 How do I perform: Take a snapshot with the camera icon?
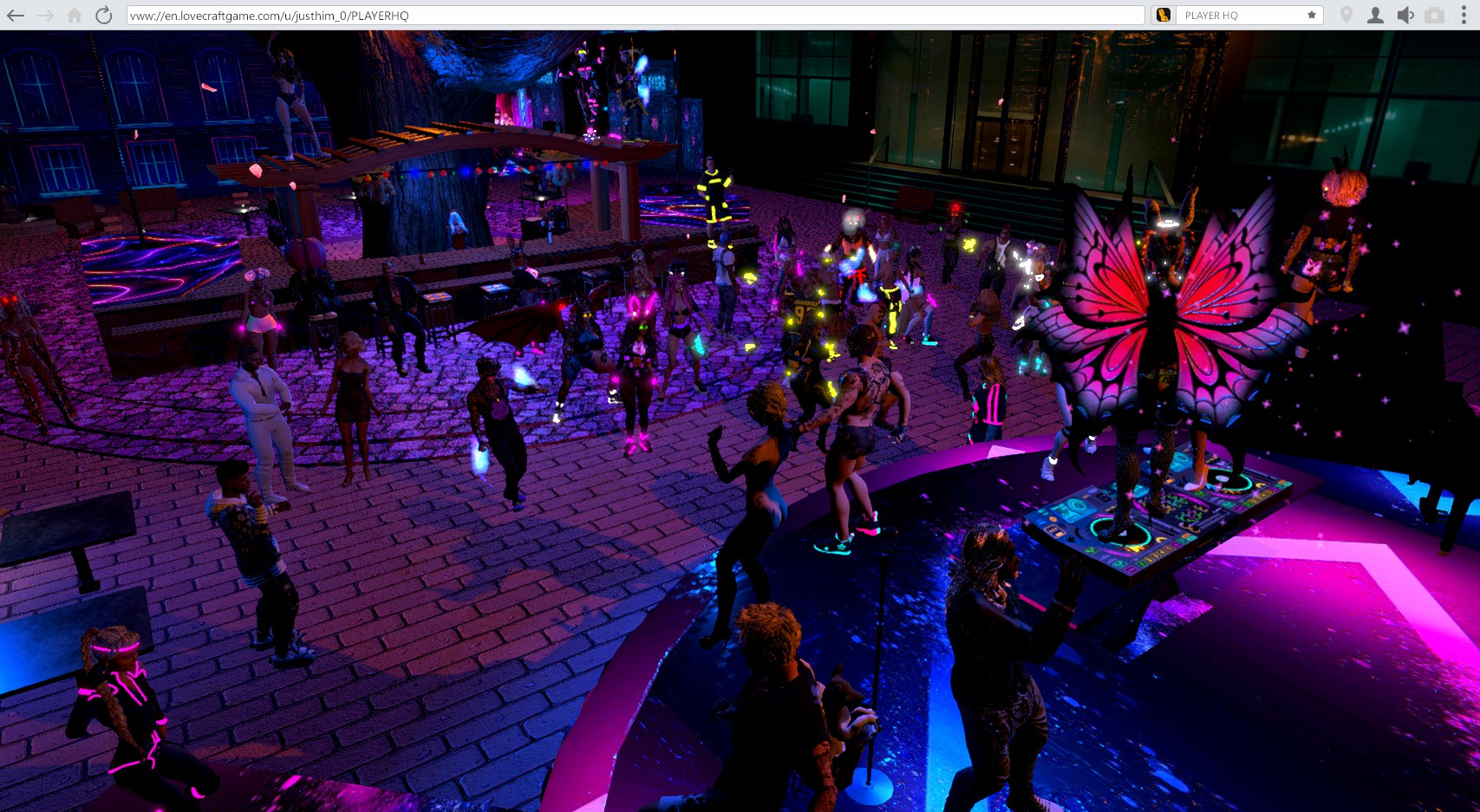point(1435,16)
